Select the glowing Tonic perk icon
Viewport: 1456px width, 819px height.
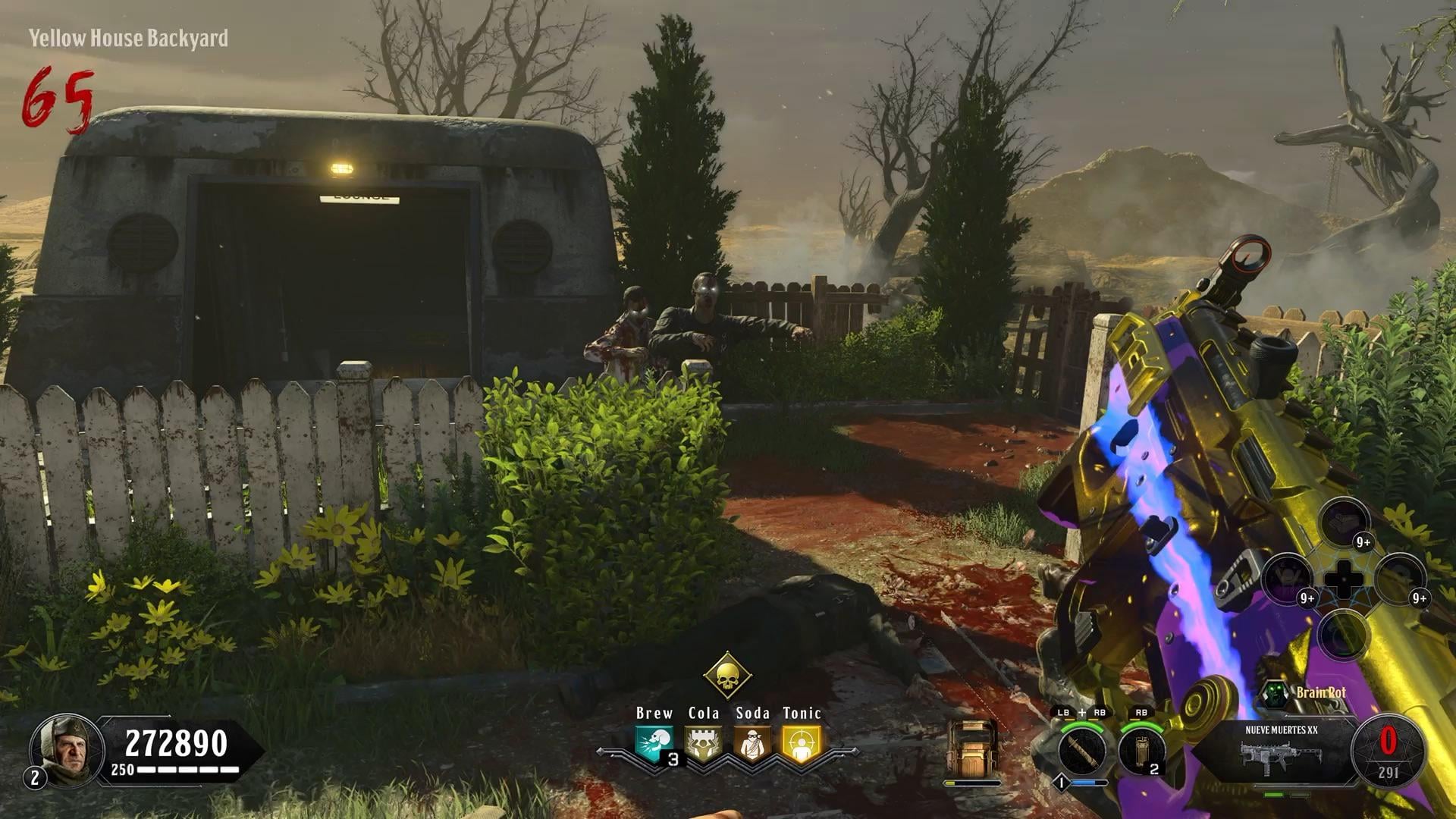(x=801, y=745)
